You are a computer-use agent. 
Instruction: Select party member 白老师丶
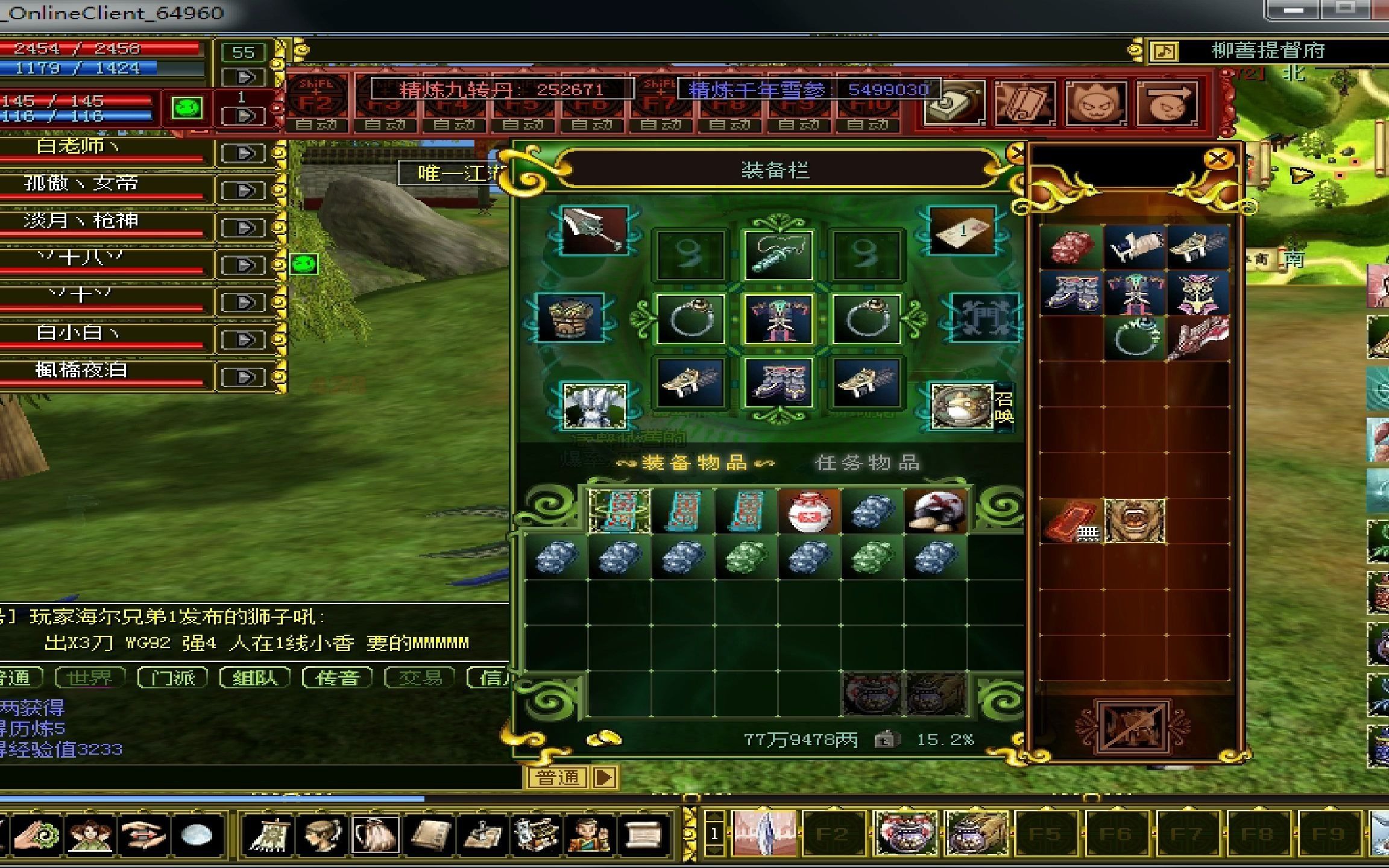(78, 146)
